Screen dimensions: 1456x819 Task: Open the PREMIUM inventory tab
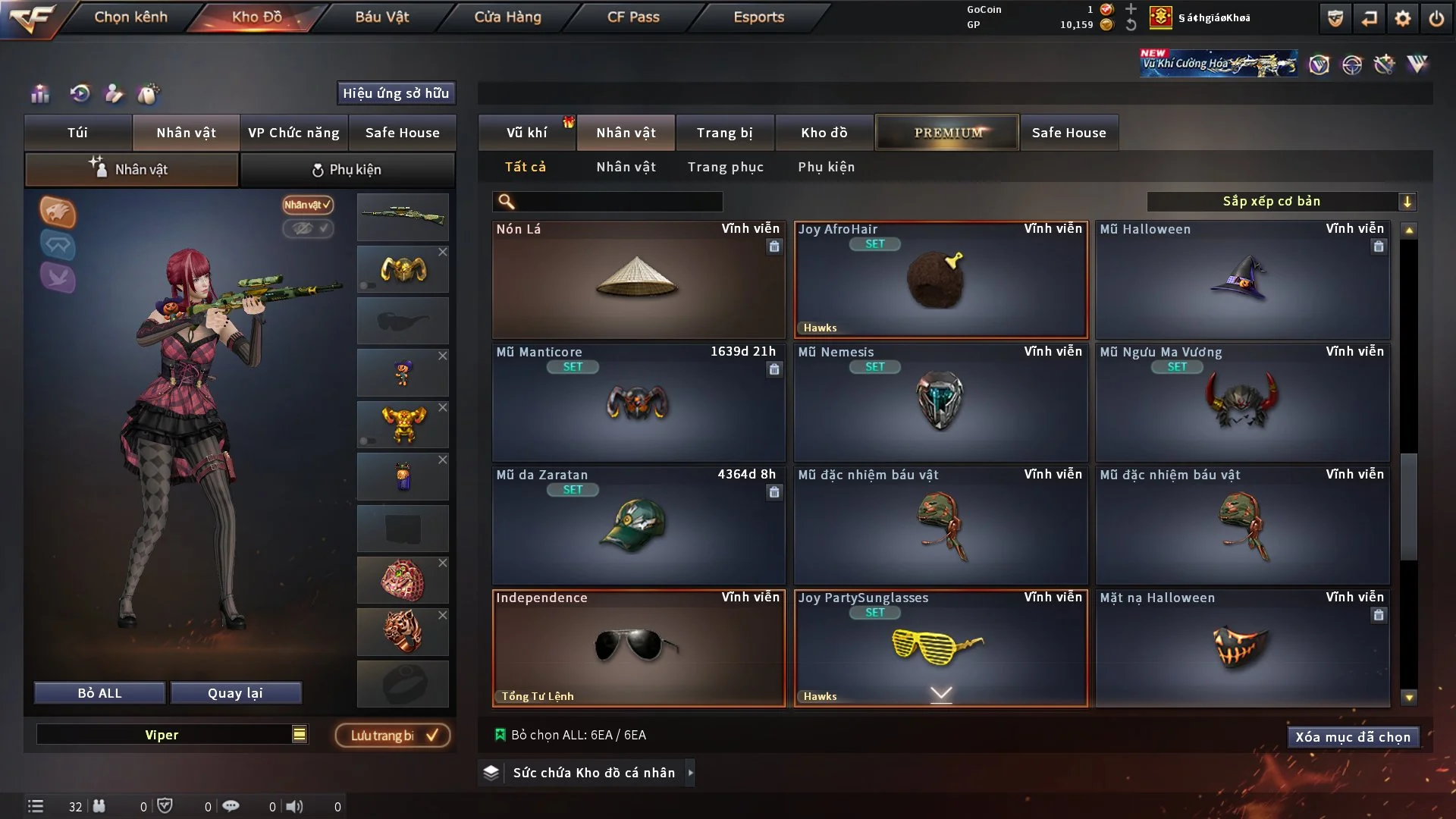(946, 132)
